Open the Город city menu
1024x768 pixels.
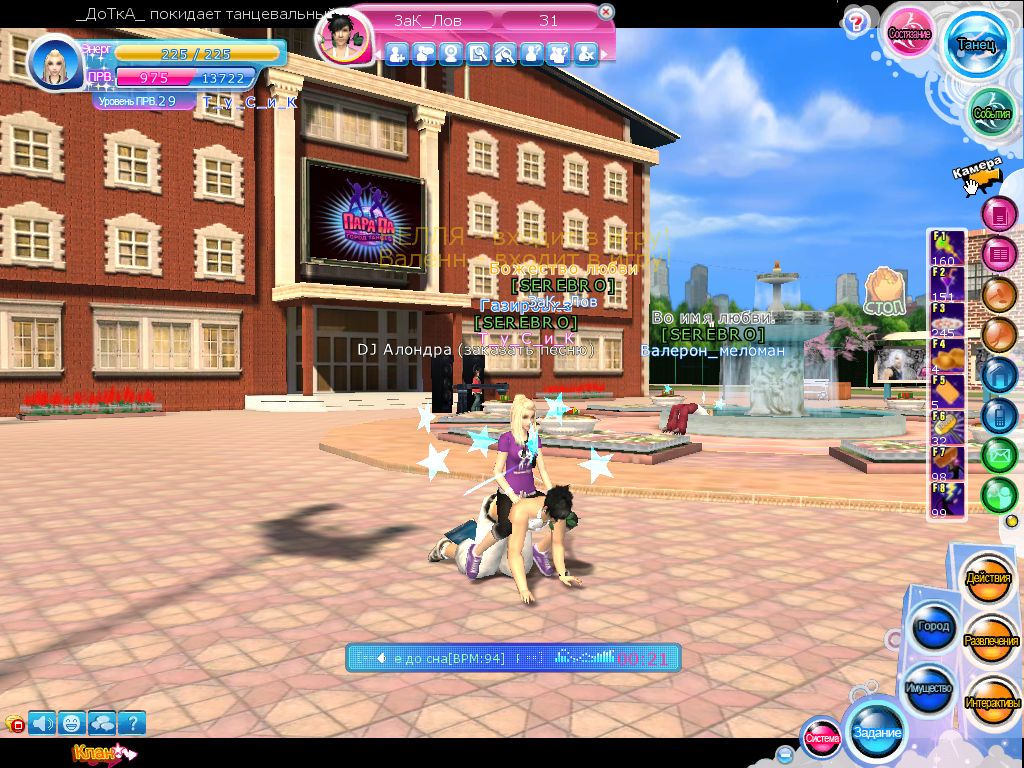(x=932, y=627)
